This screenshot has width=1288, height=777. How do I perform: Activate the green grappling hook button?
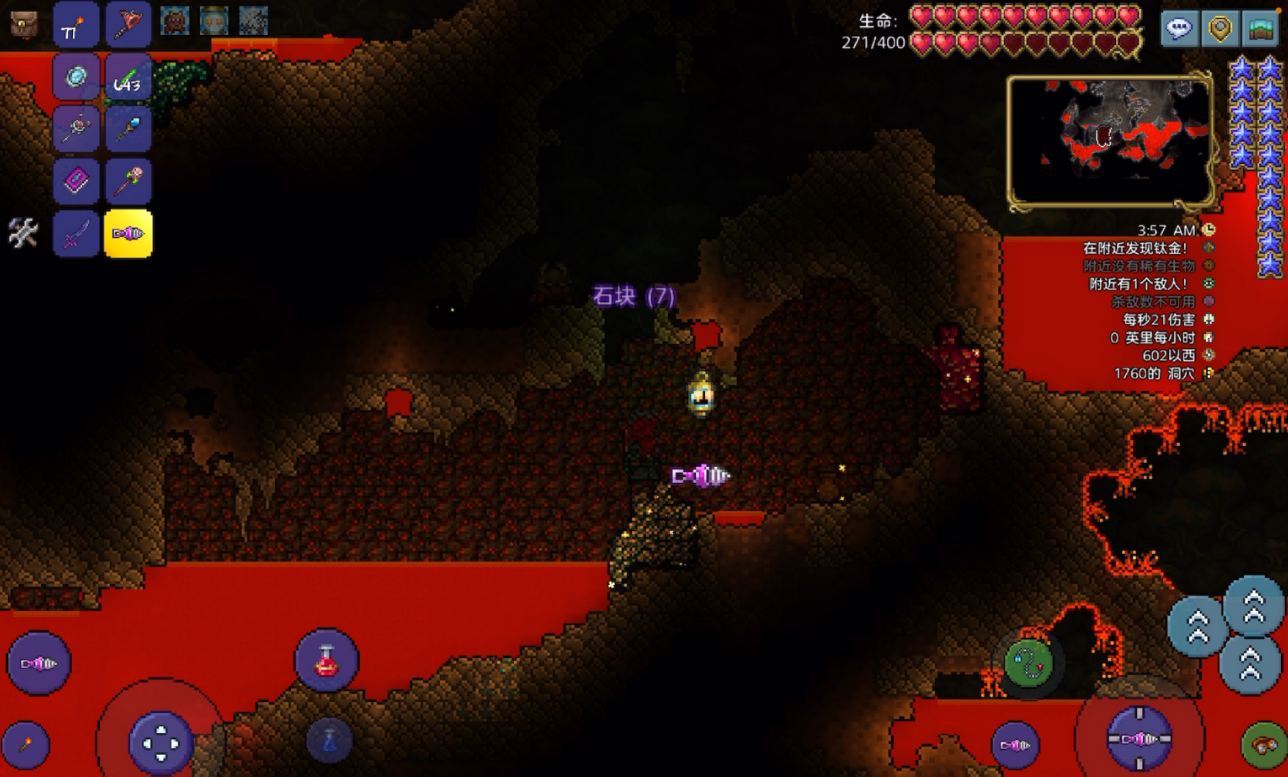[1030, 662]
